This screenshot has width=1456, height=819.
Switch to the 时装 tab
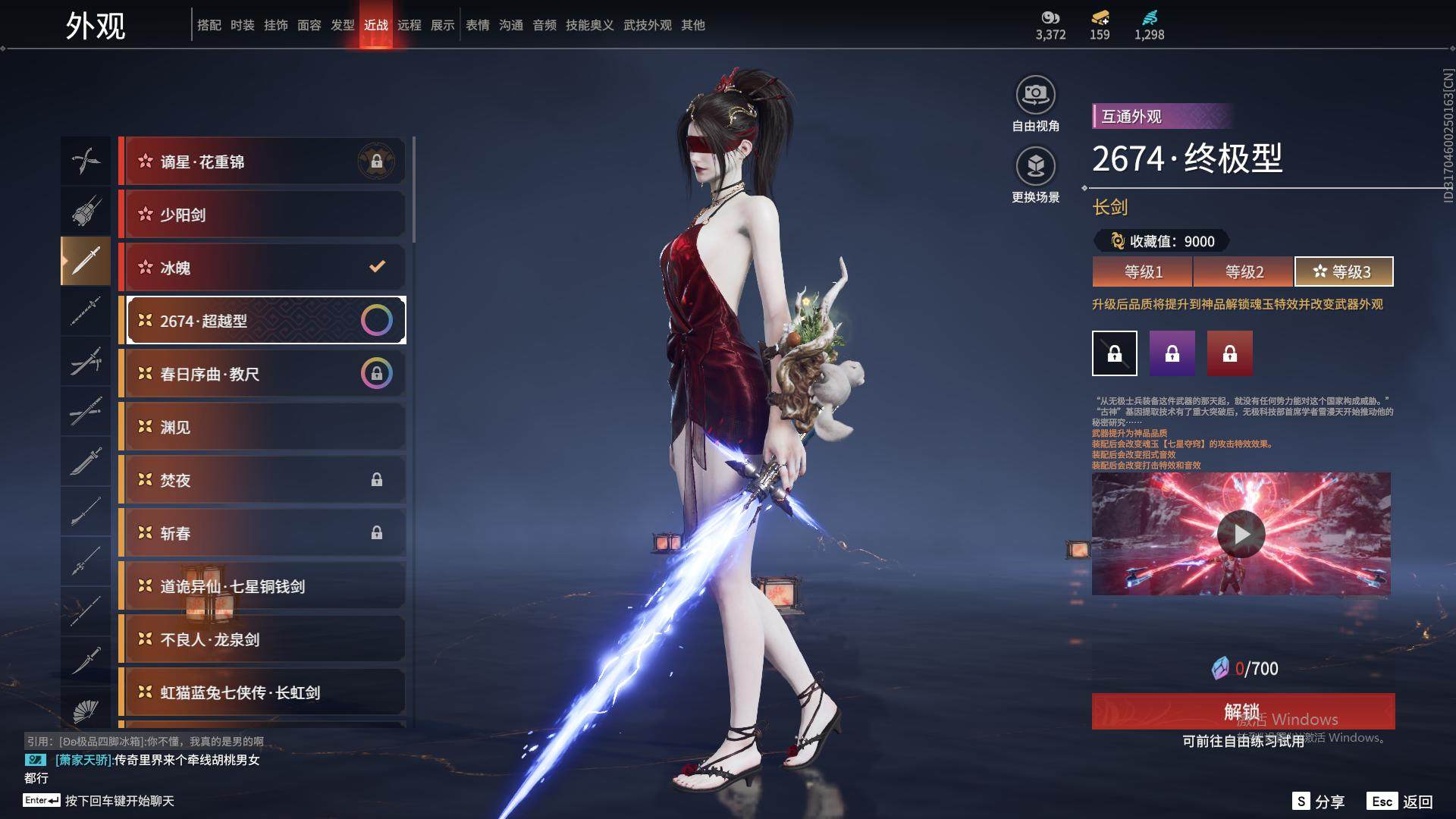pos(243,25)
